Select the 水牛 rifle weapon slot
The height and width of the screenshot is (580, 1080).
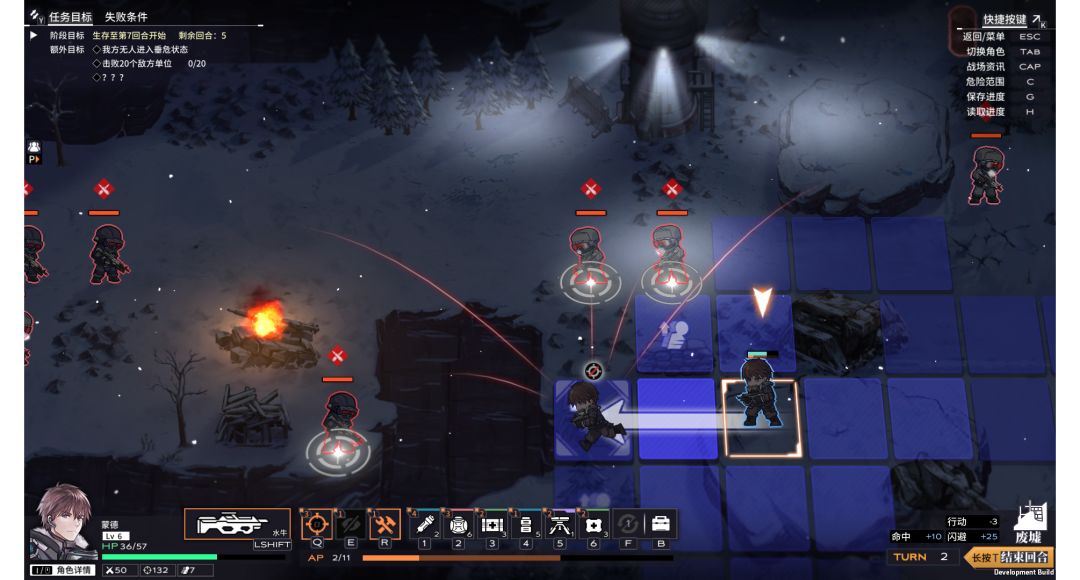coord(237,524)
